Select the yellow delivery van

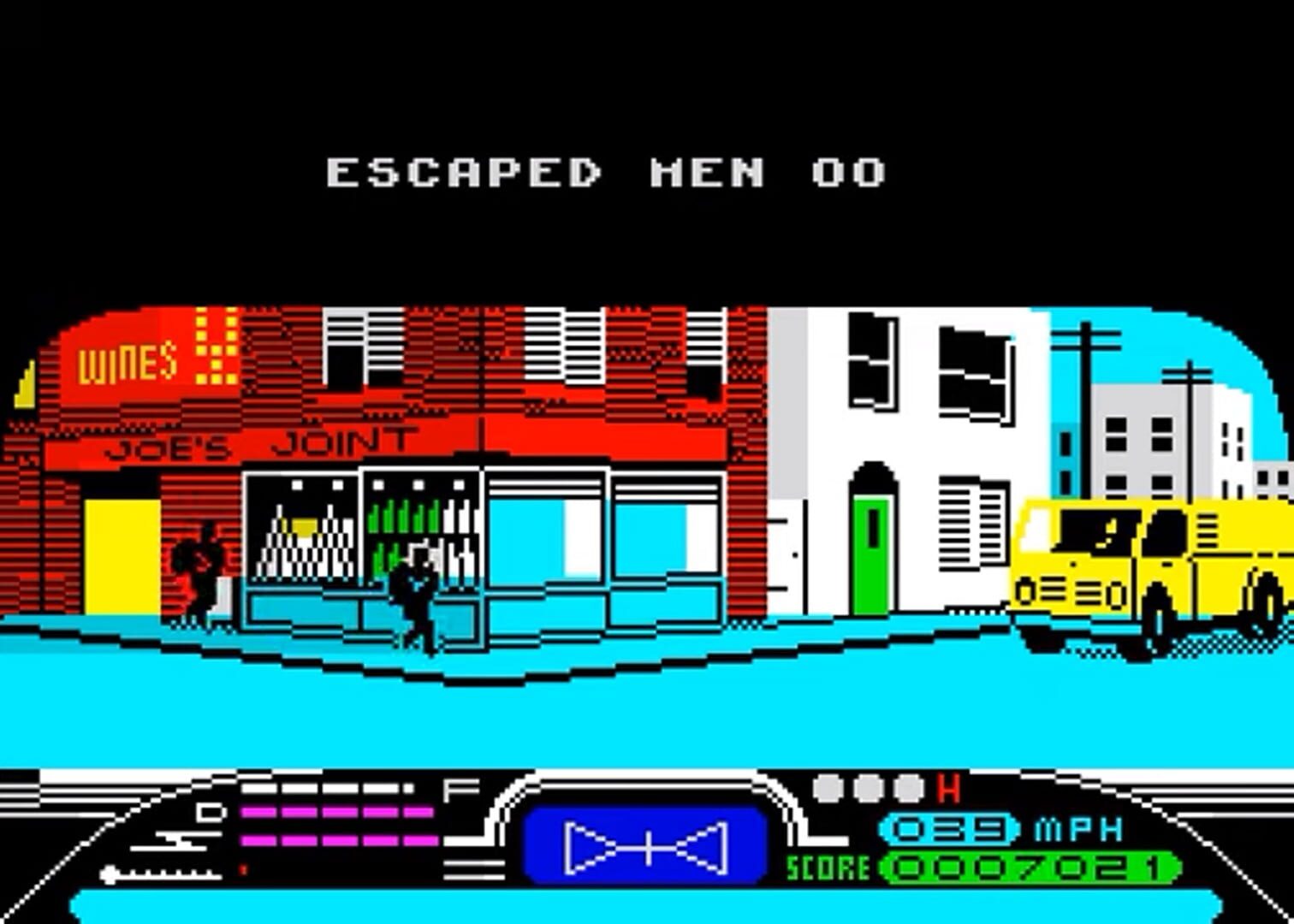[1138, 565]
